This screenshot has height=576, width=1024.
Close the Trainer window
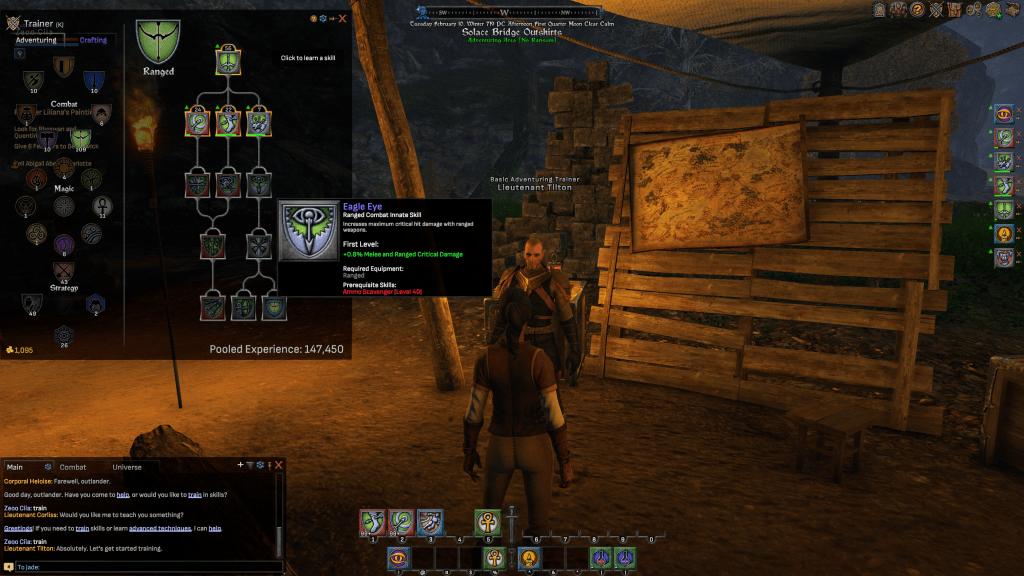coord(343,18)
